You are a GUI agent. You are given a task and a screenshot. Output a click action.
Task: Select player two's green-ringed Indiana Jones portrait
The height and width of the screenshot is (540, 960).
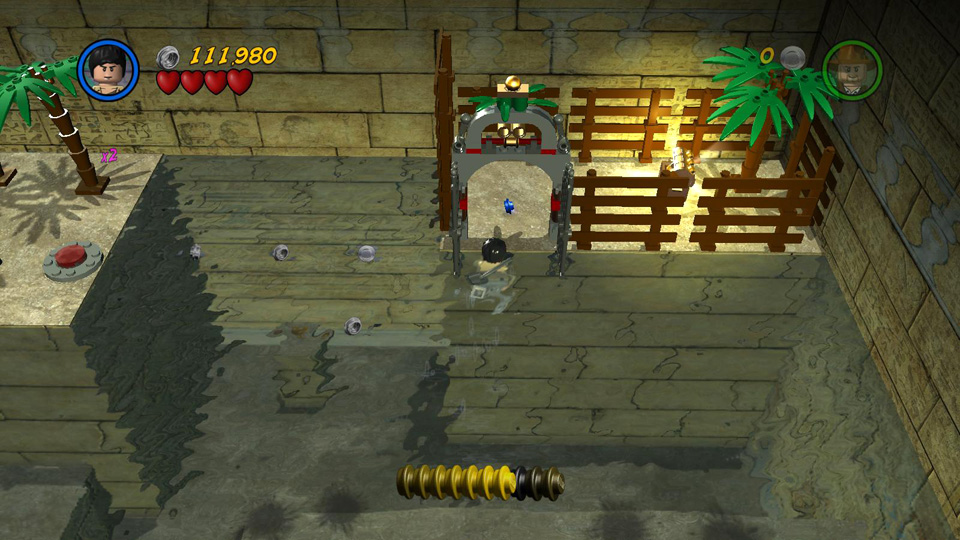coord(852,69)
